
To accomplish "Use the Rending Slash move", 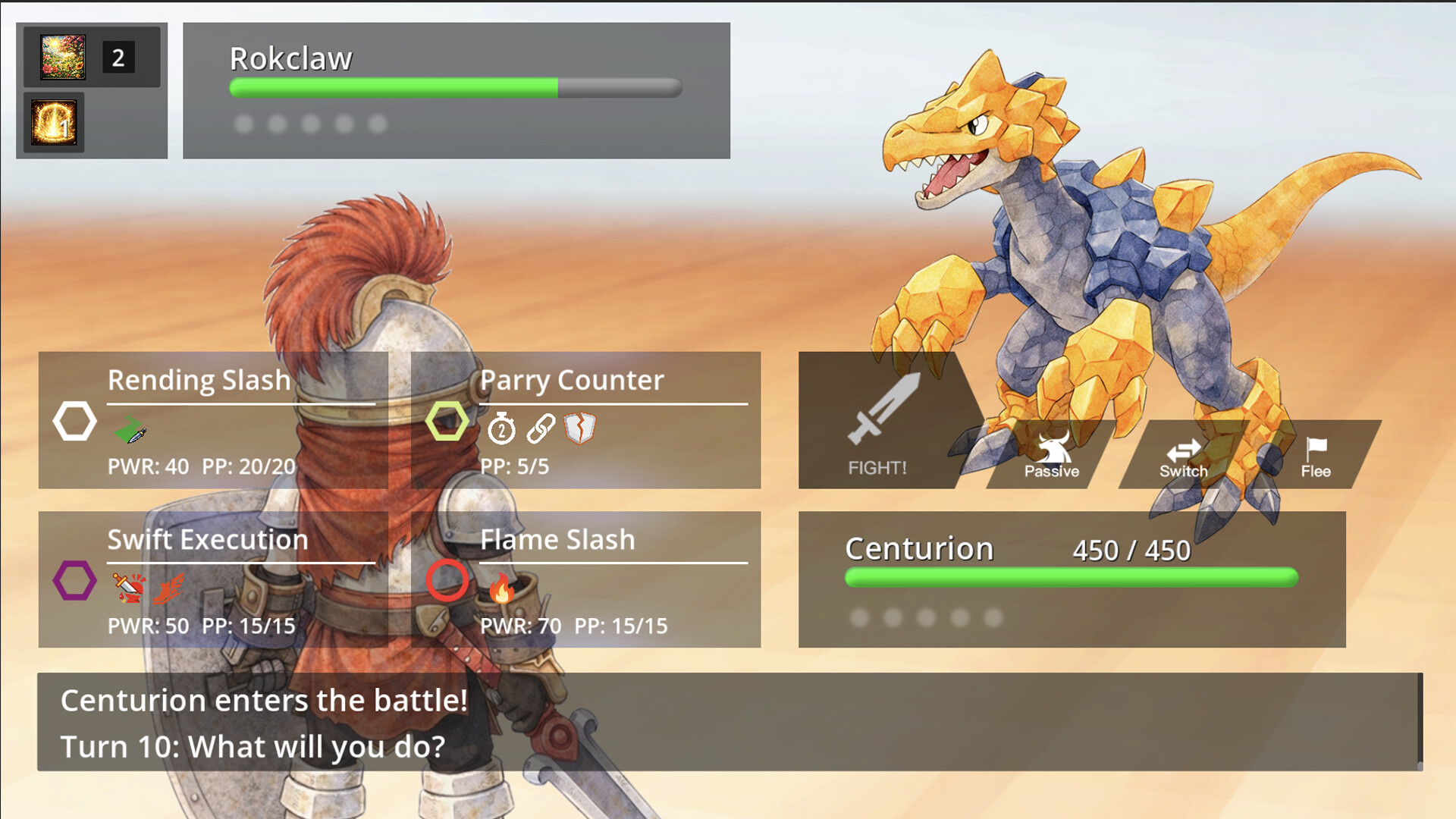I will click(x=213, y=419).
